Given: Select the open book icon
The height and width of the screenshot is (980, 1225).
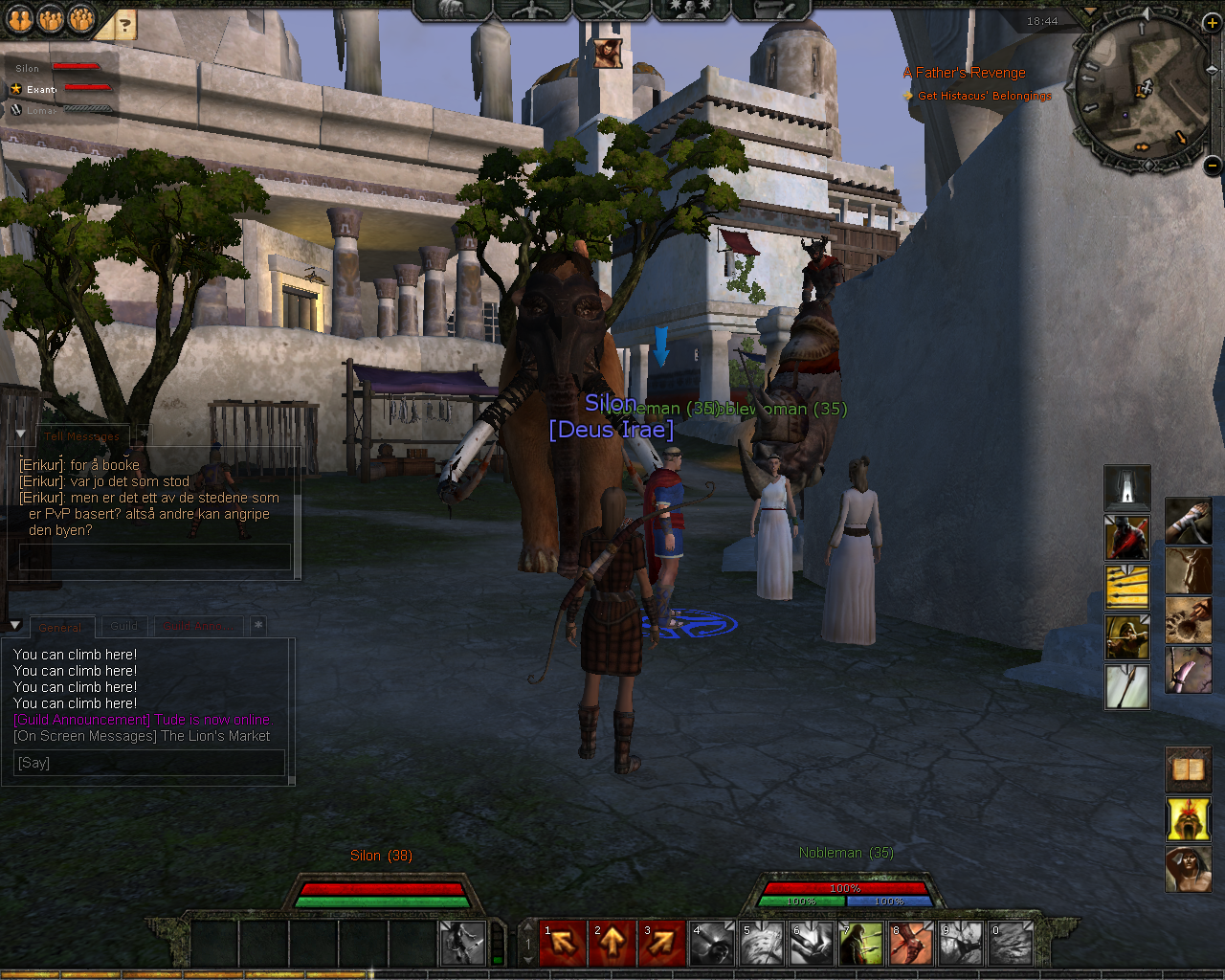Looking at the screenshot, I should [1188, 769].
